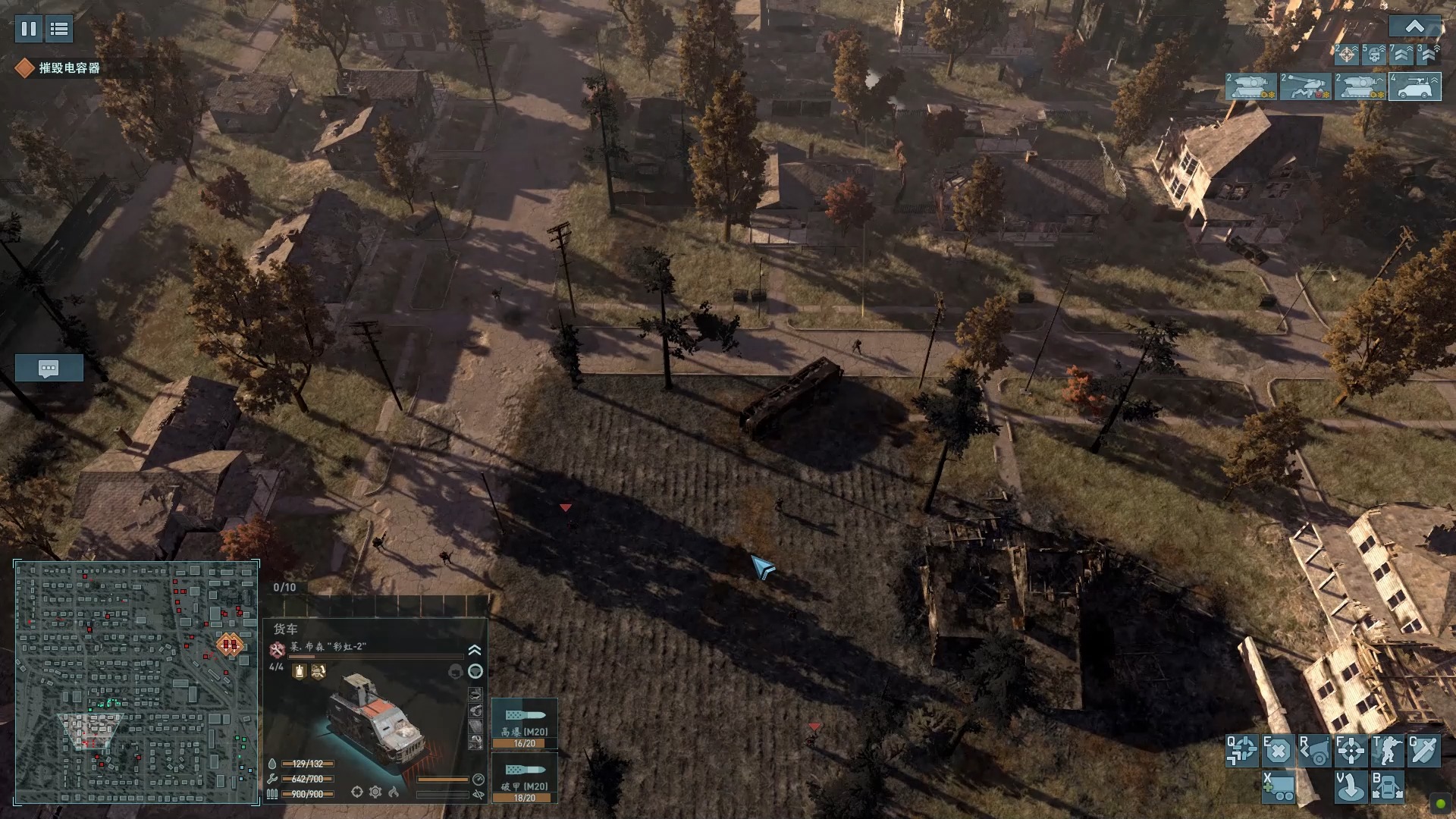Open the chat message panel
The image size is (1456, 819).
coord(49,369)
